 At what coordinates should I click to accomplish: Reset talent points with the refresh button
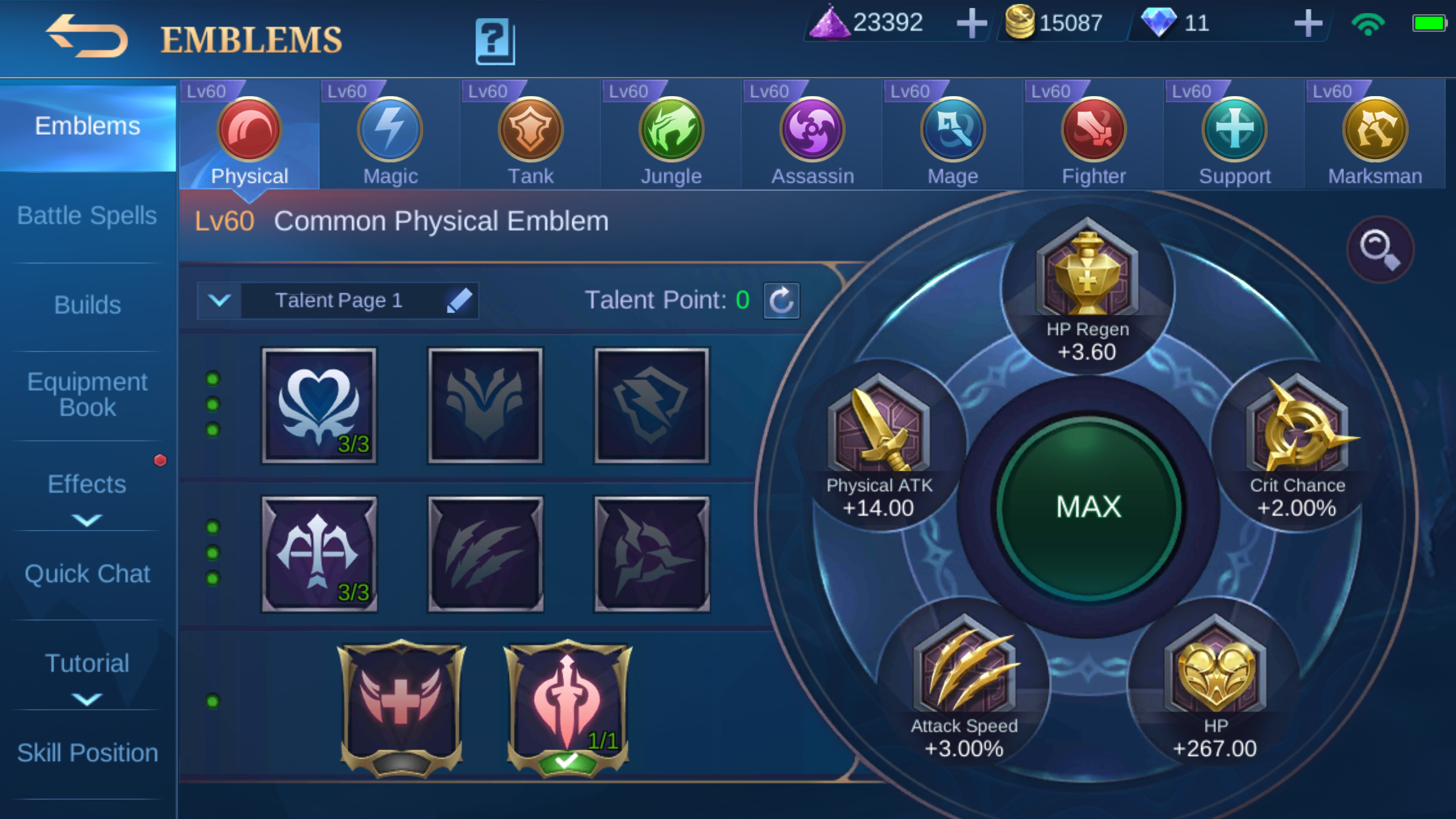(781, 300)
